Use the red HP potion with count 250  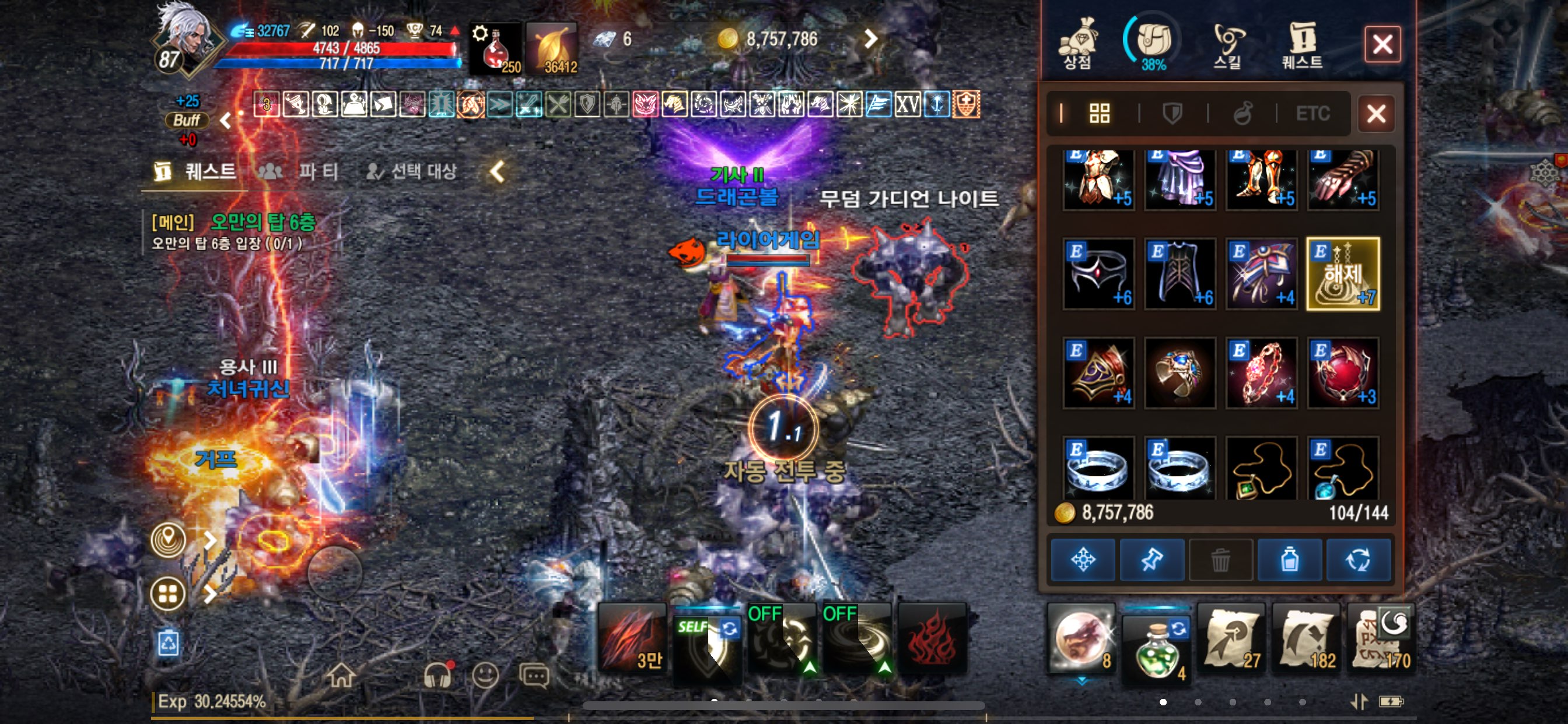point(495,52)
